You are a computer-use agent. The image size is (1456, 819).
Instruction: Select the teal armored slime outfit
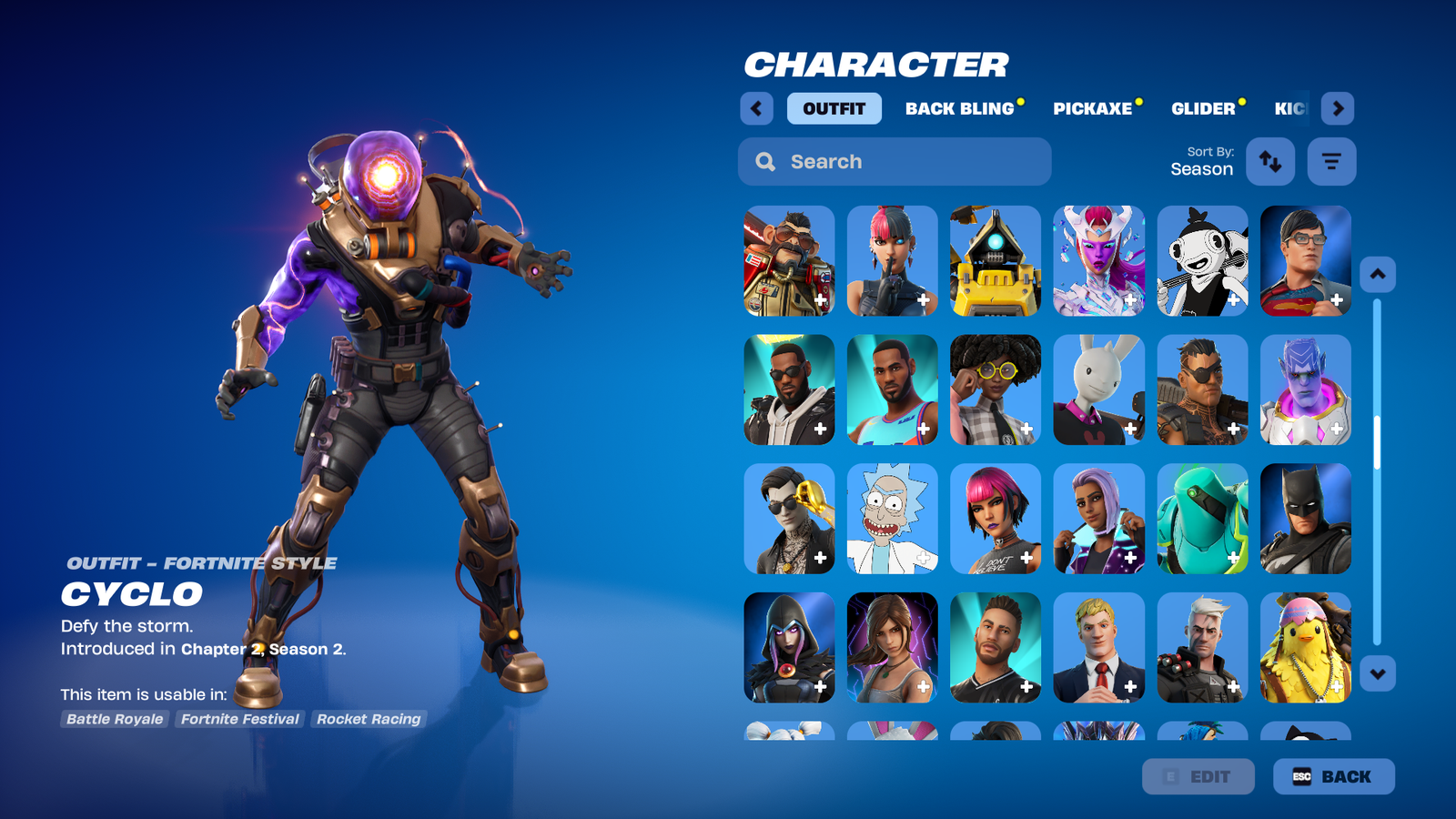[x=1201, y=519]
